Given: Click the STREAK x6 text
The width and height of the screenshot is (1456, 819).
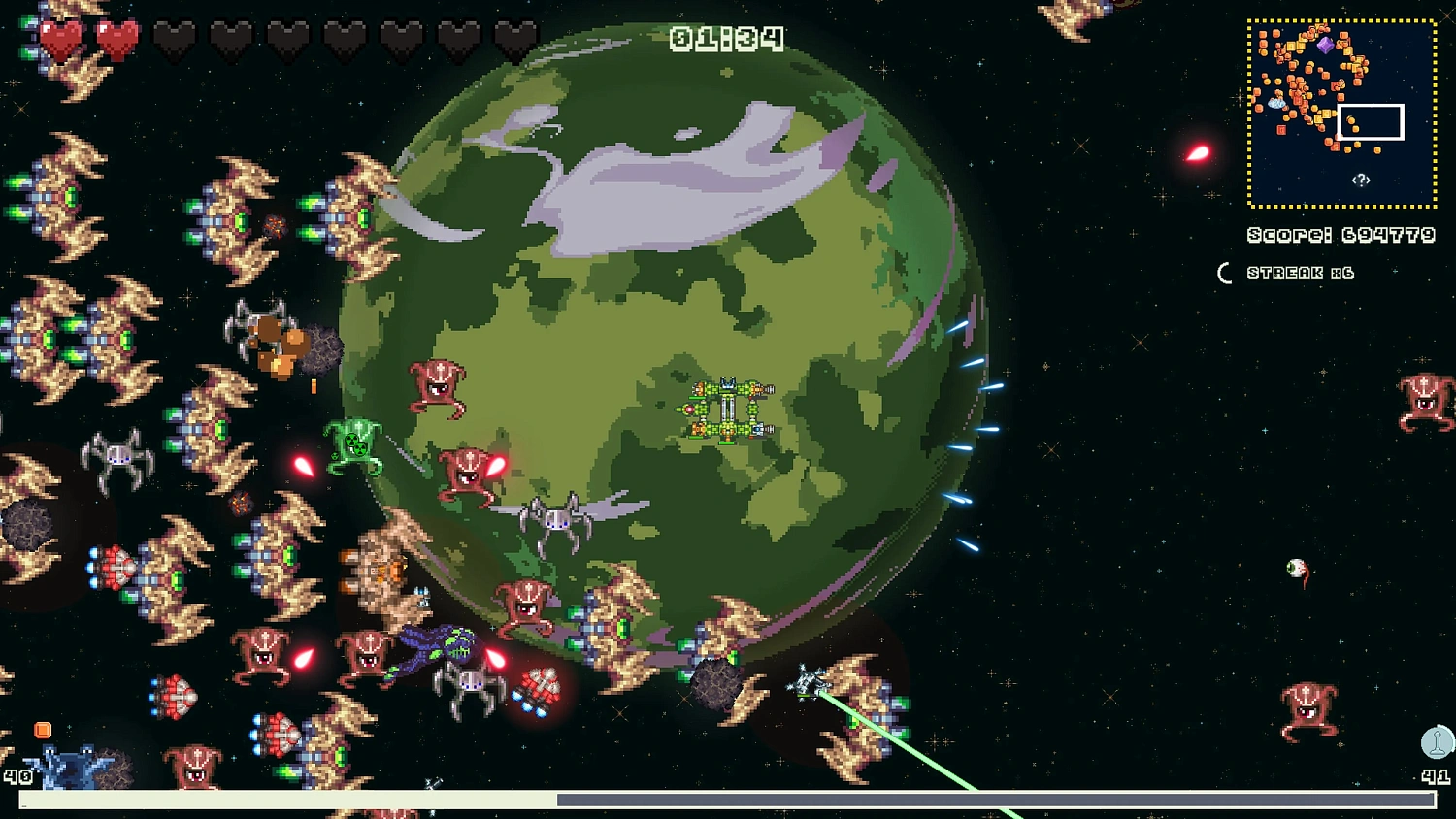Looking at the screenshot, I should point(1301,273).
